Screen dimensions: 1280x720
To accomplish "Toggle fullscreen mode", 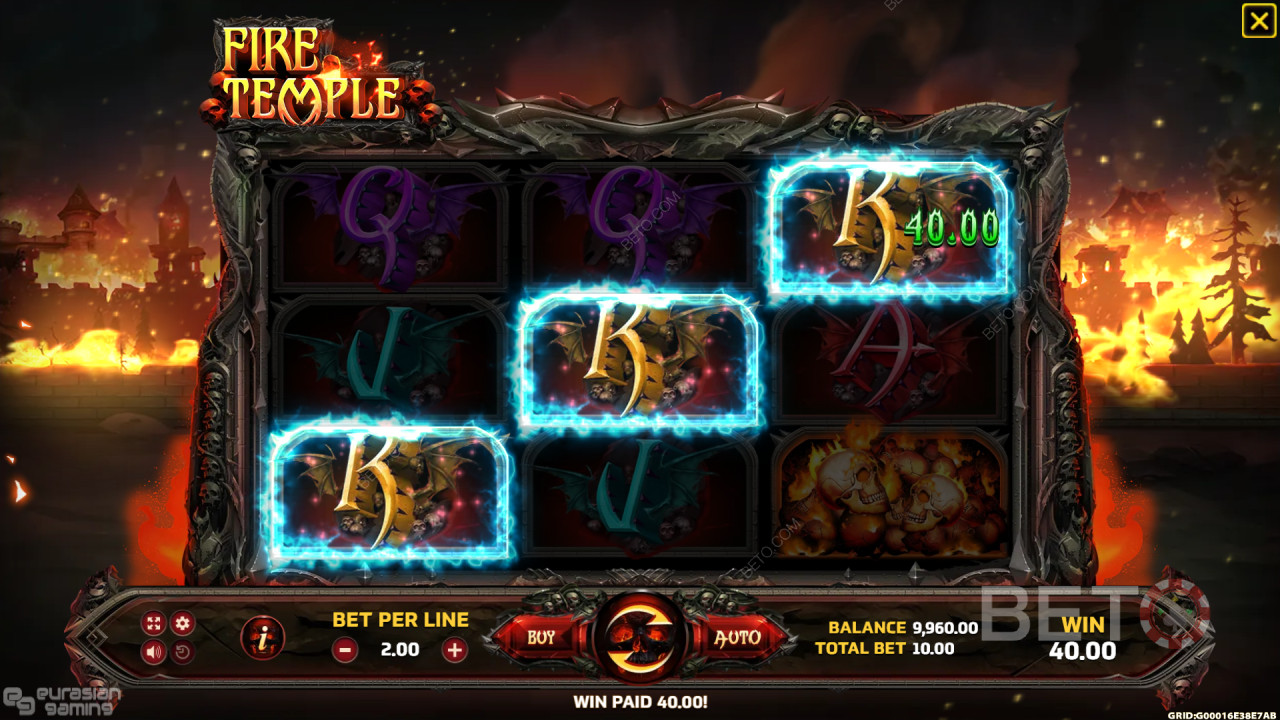I will 153,624.
